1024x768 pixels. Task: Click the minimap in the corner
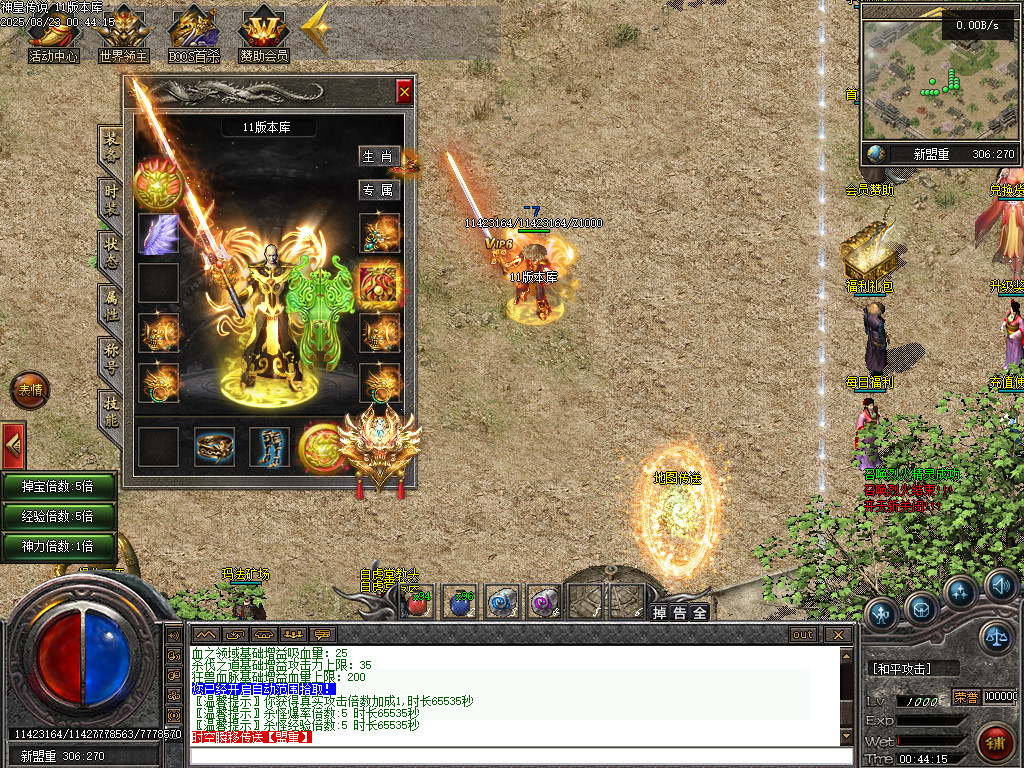940,78
